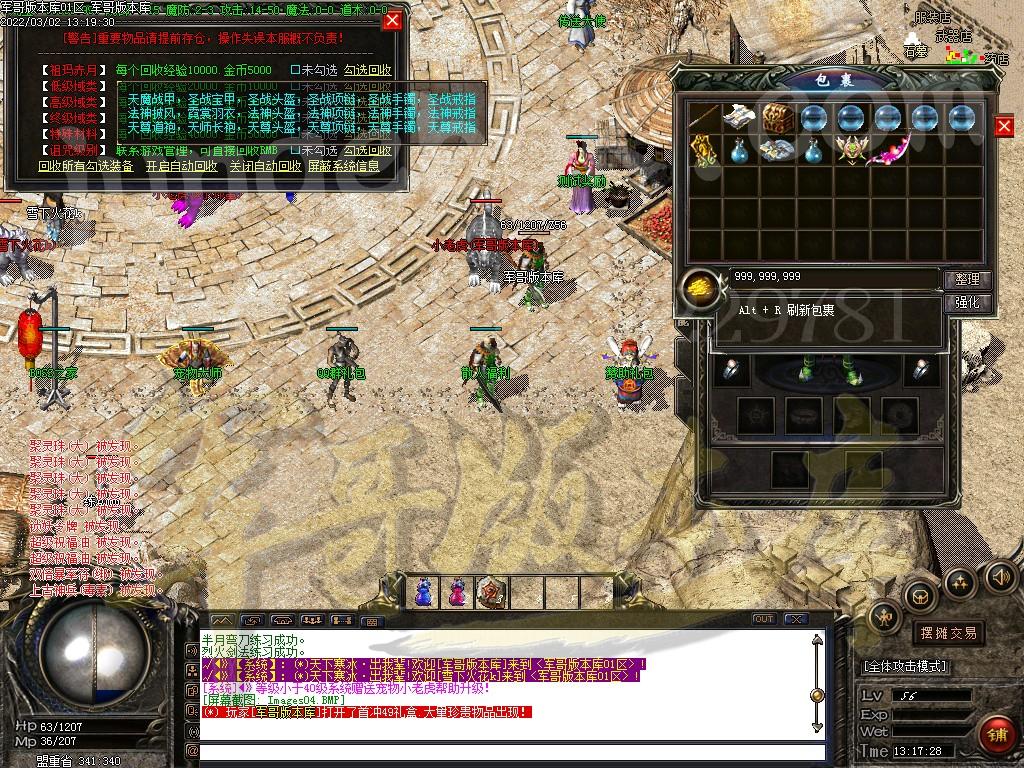Toggle the 全体攻击模式 attack mode label
Image resolution: width=1024 pixels, height=768 pixels.
(x=904, y=666)
